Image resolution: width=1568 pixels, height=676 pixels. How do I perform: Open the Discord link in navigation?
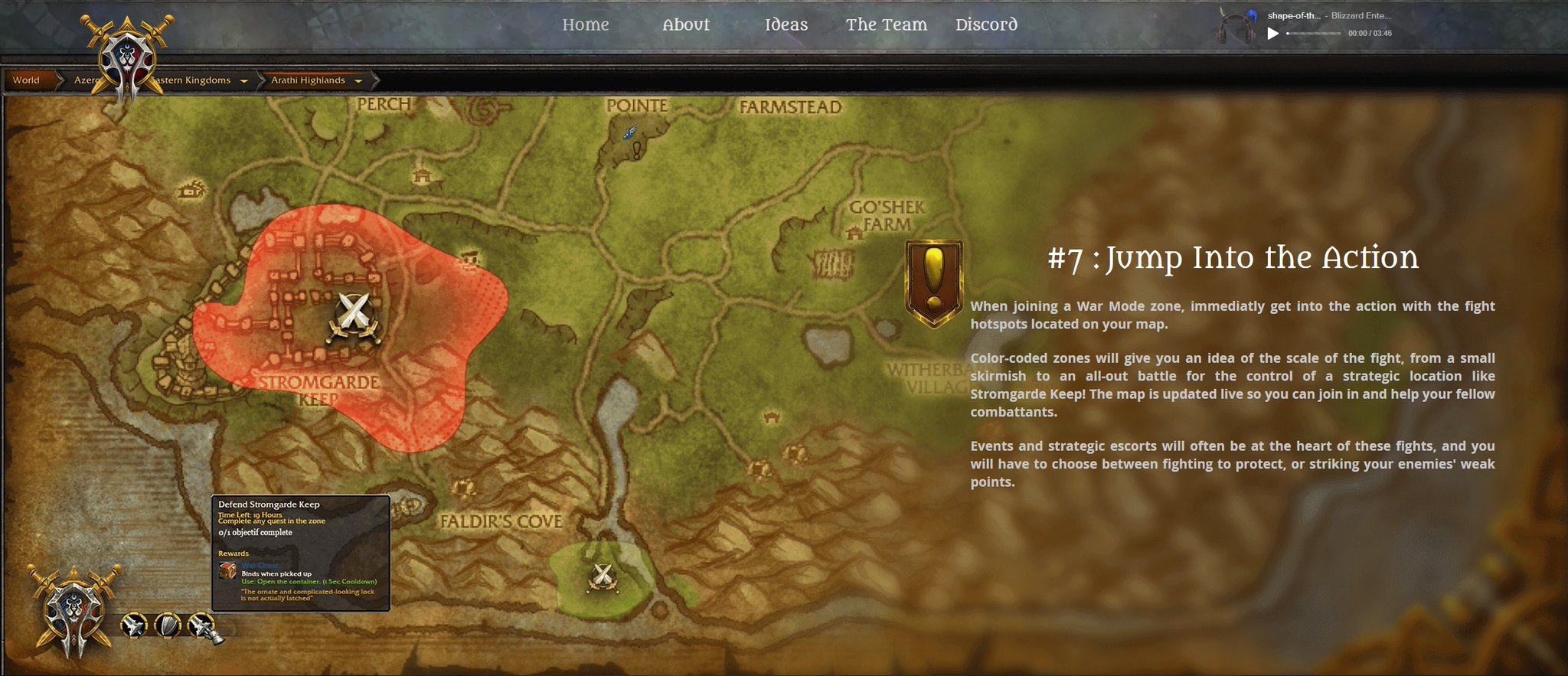point(986,24)
